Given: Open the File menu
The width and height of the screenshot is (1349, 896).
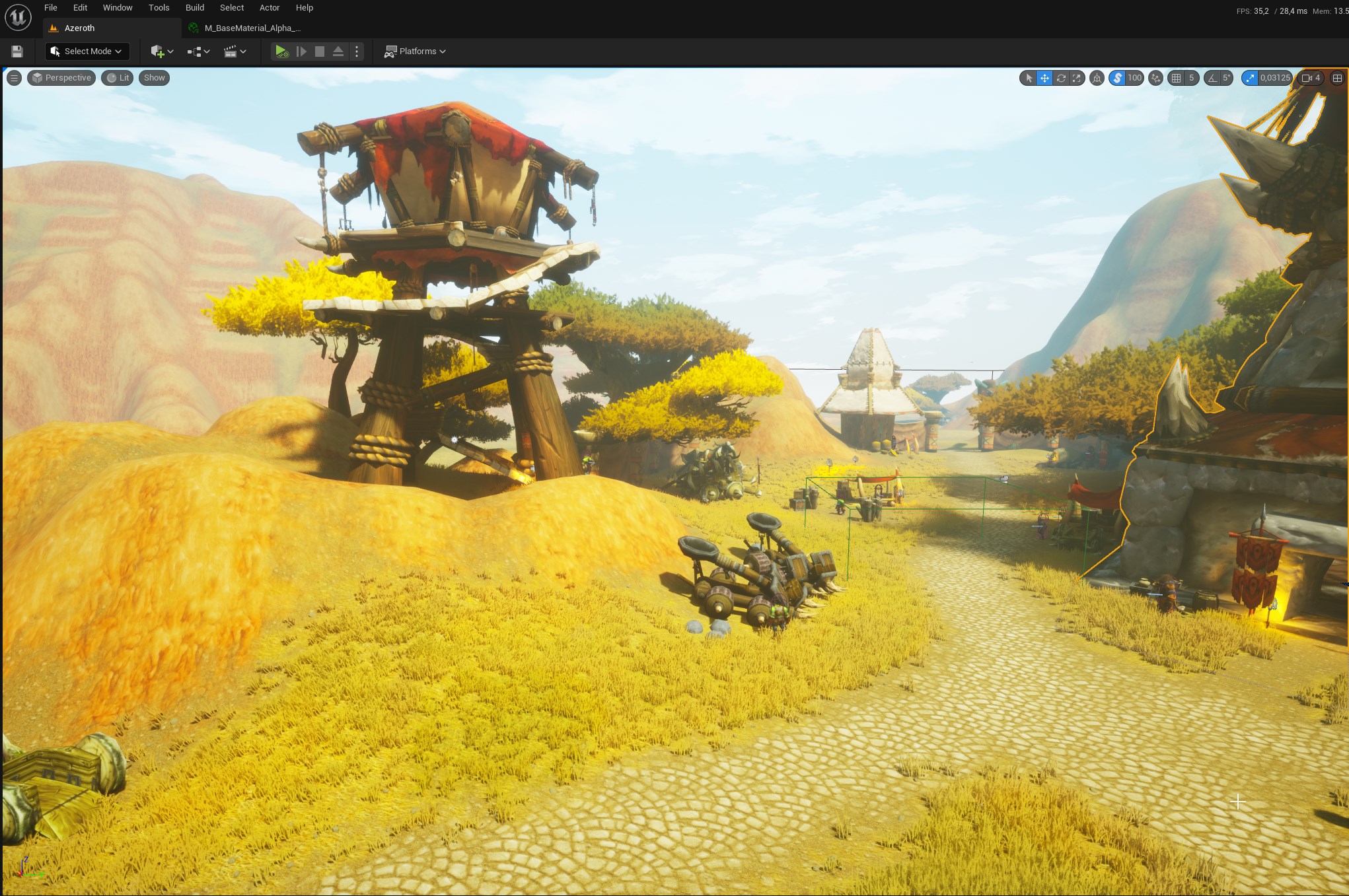Looking at the screenshot, I should click(x=50, y=8).
